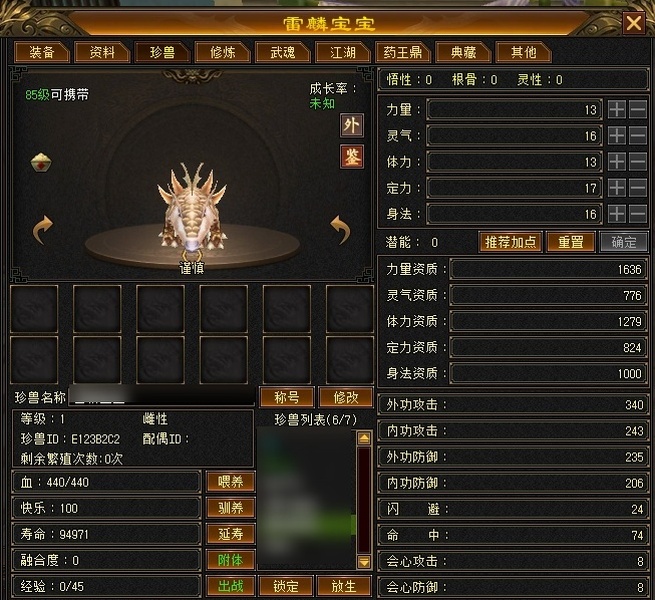Open the 典藏 tab

pos(463,52)
